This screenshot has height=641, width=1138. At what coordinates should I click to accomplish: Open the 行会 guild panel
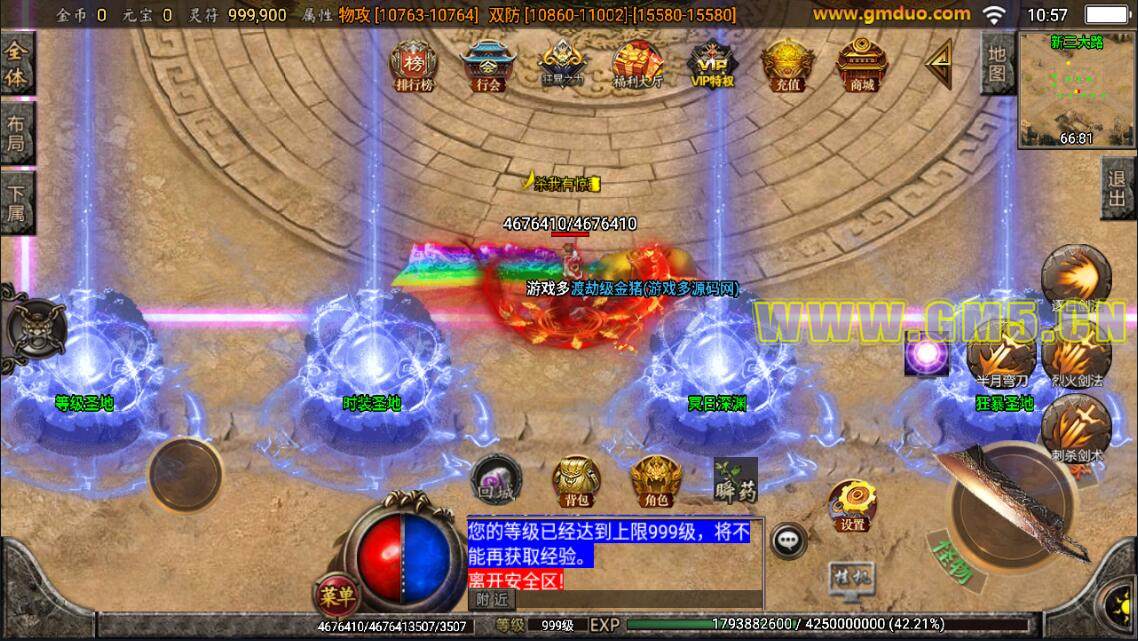point(488,65)
